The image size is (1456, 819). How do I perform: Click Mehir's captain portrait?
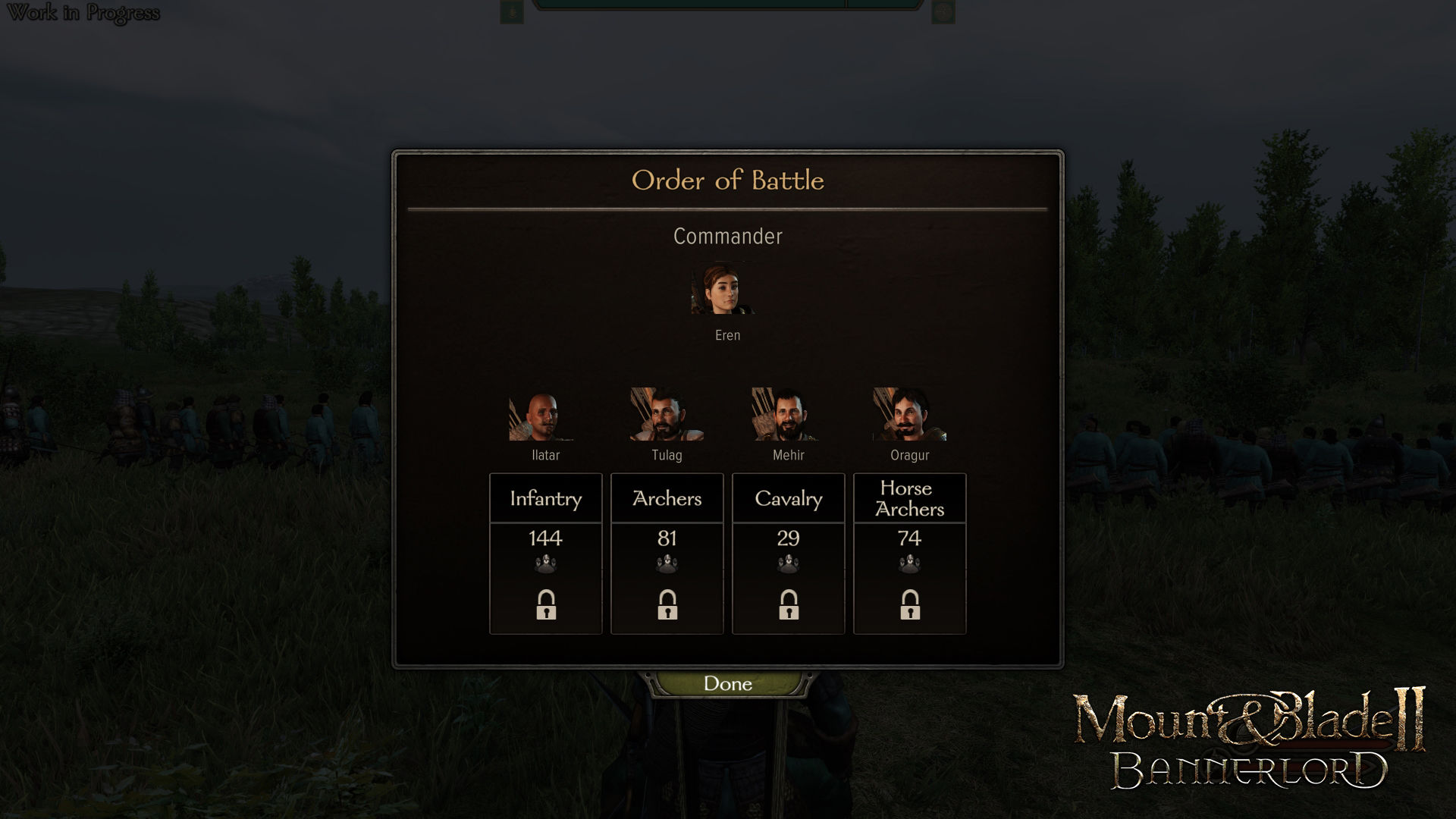(x=787, y=413)
